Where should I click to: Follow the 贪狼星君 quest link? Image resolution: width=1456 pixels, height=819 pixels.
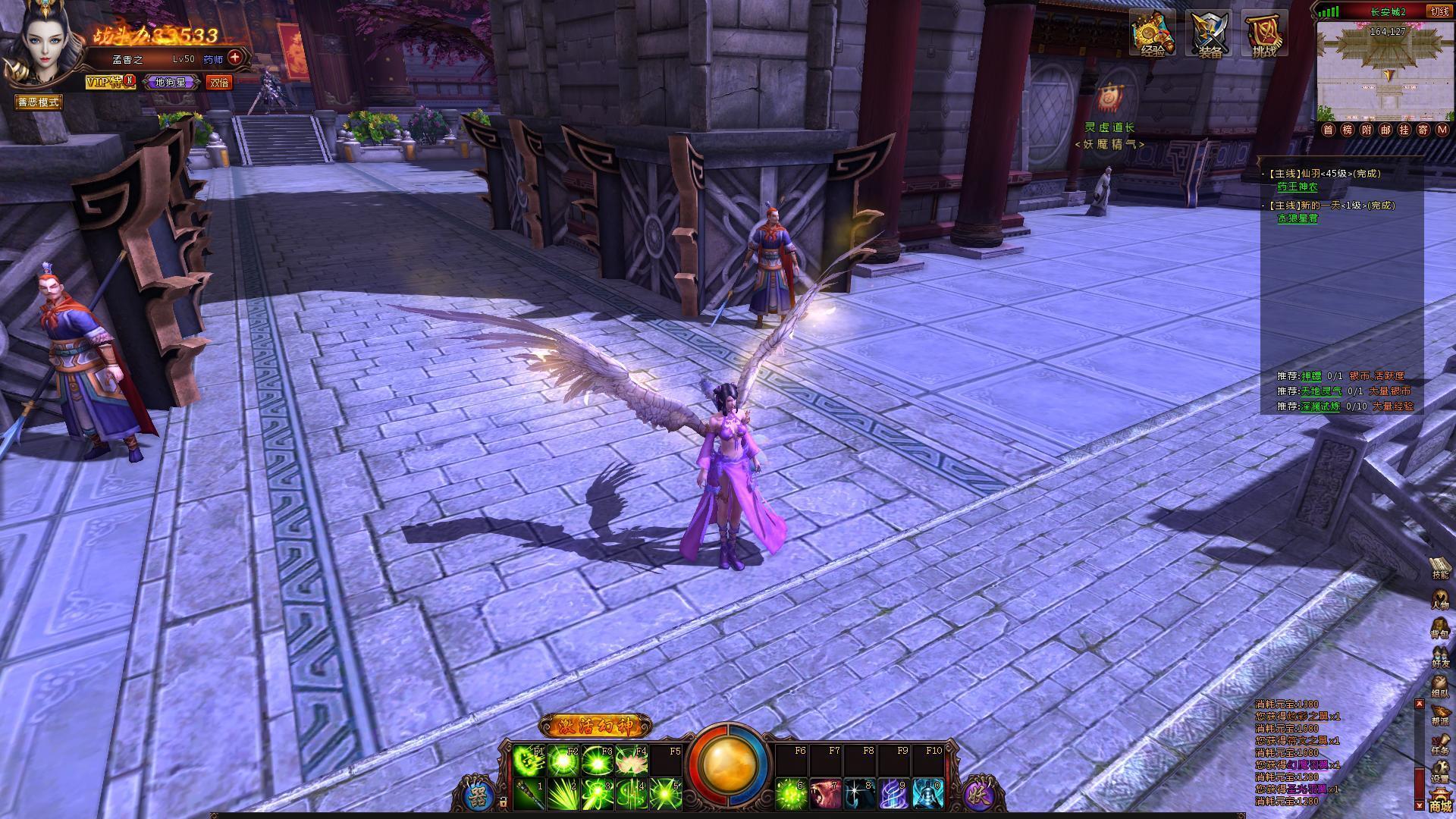[x=1298, y=218]
